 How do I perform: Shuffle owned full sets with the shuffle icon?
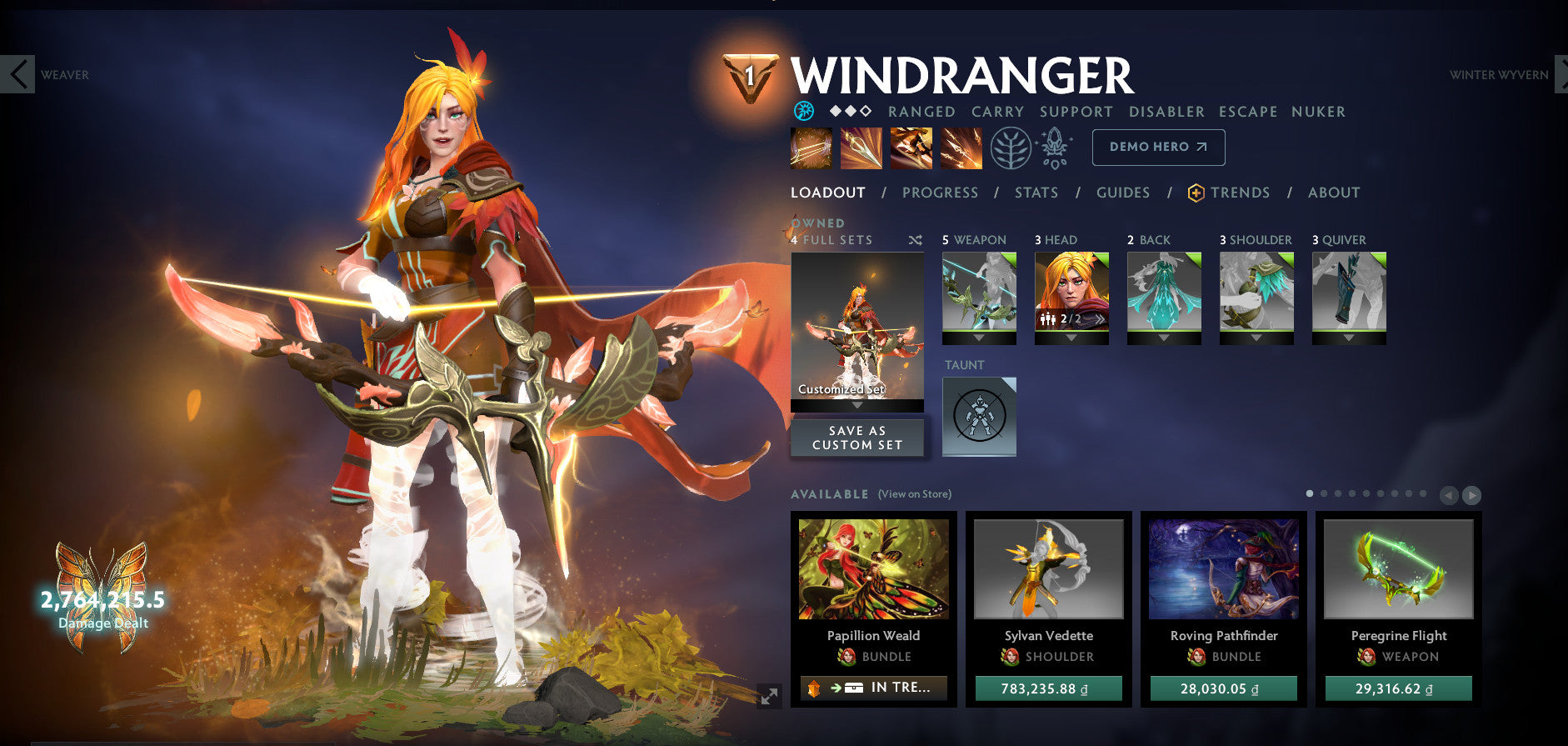tap(915, 240)
